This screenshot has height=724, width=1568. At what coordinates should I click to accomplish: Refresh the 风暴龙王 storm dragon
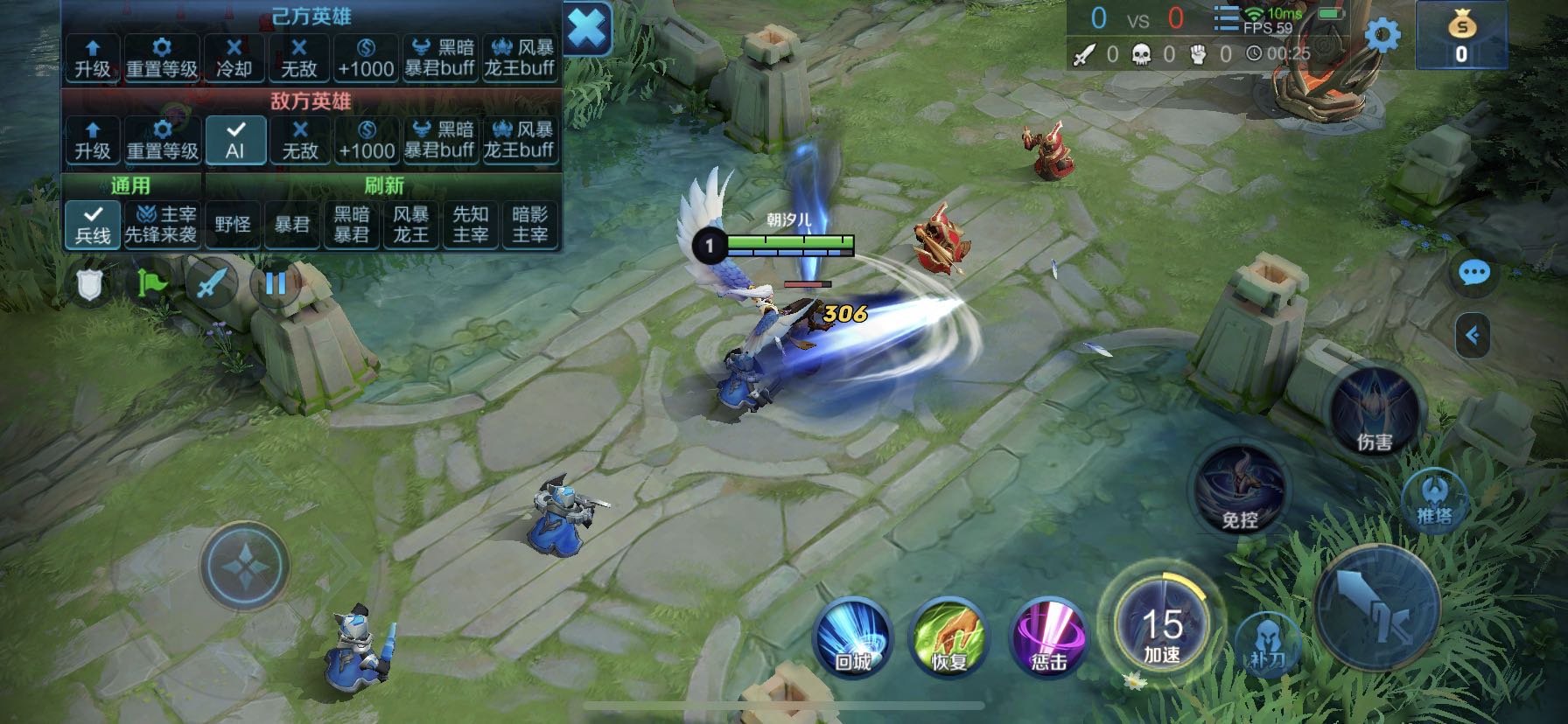click(410, 225)
